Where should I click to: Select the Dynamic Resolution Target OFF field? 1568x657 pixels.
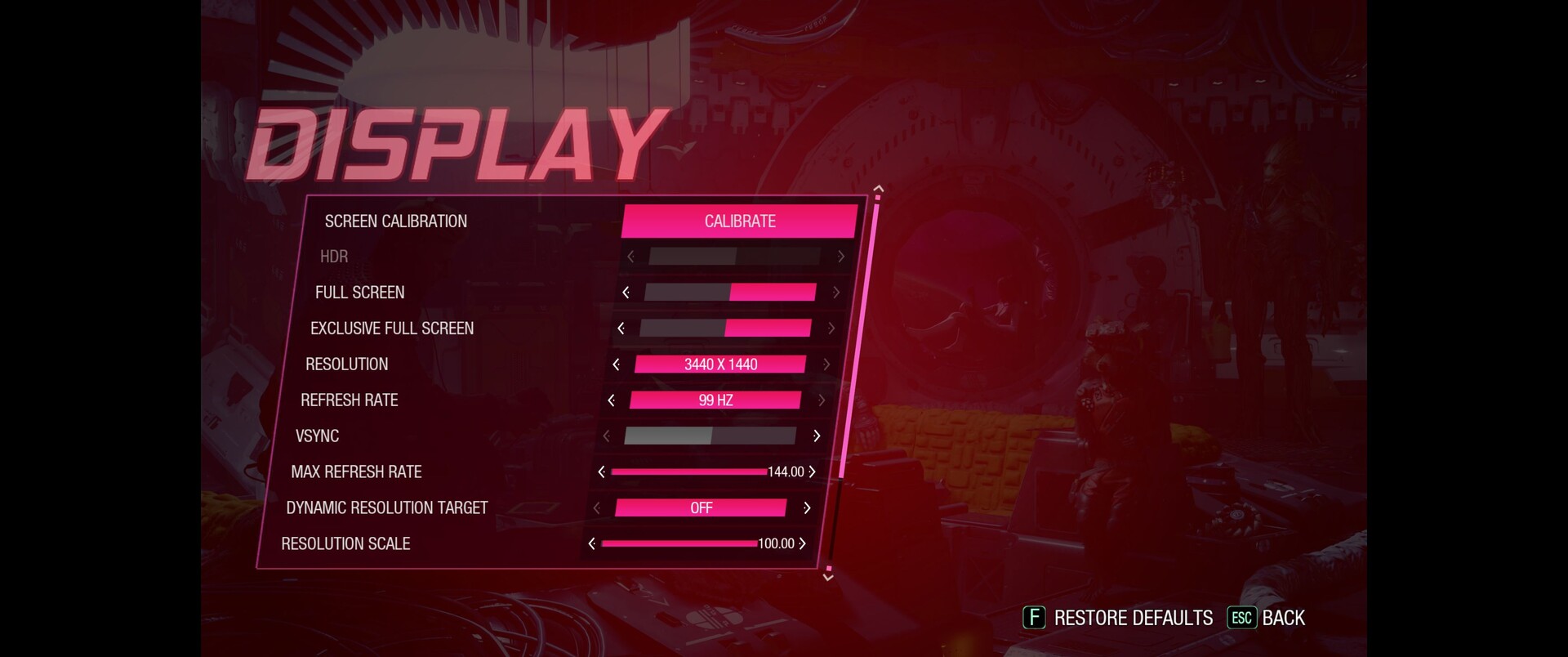[x=701, y=508]
